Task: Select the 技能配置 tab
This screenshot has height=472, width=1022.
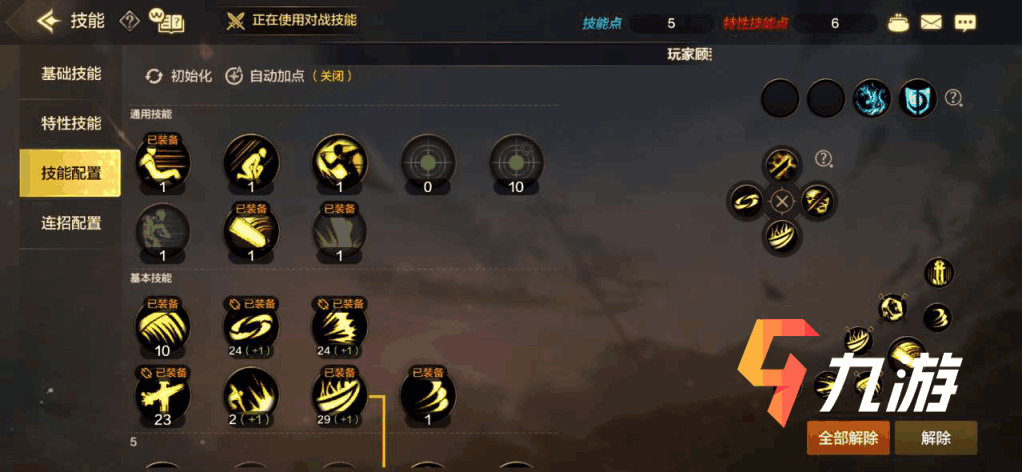Action: point(70,173)
